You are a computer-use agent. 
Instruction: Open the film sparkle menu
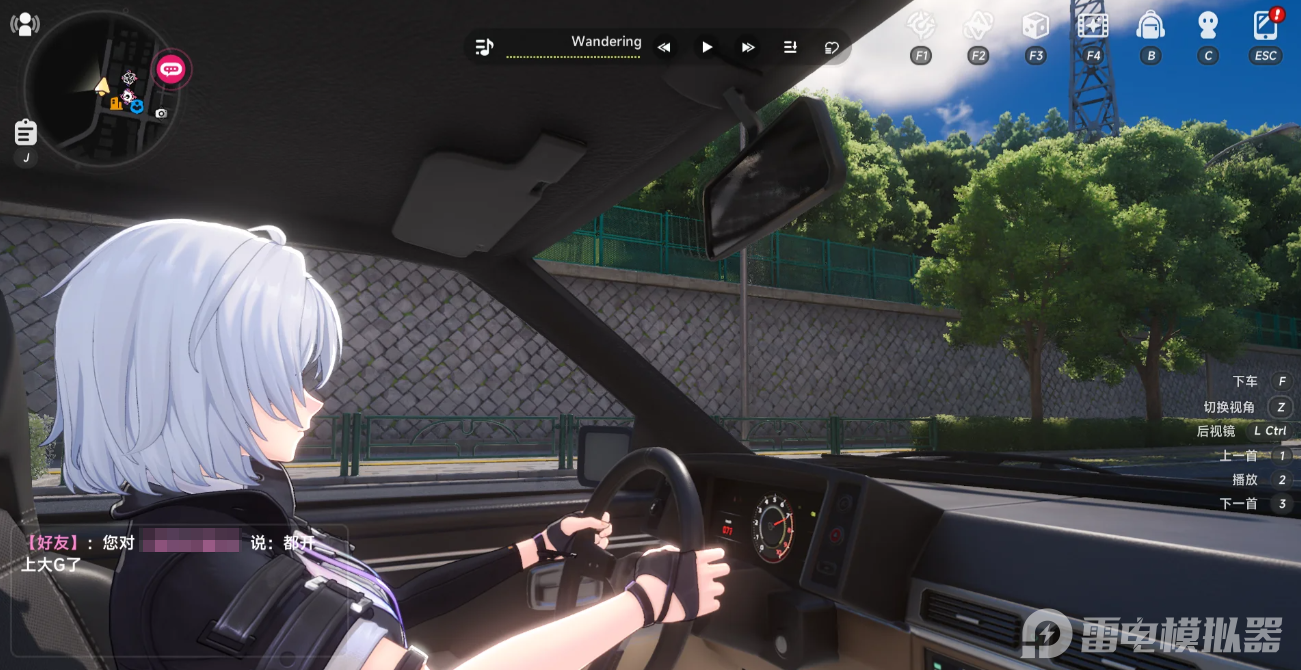coord(1093,25)
